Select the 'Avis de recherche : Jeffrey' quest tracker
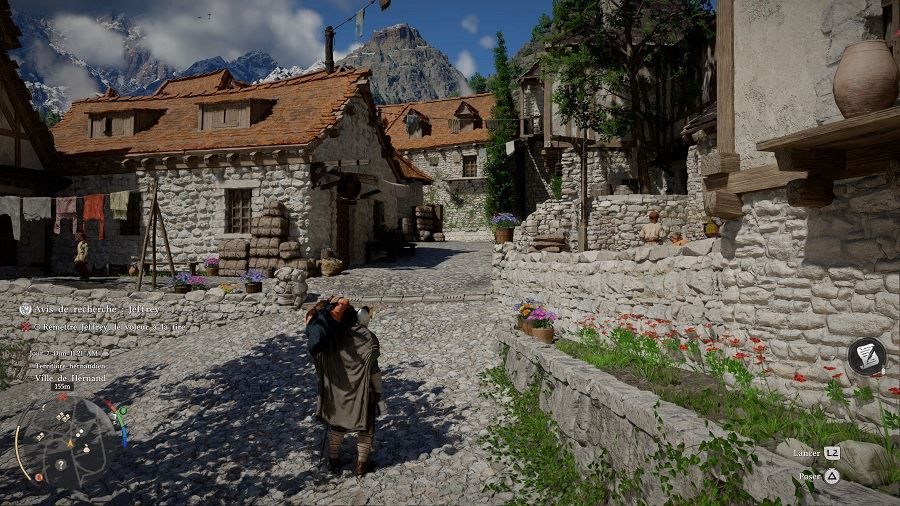900x506 pixels. (96, 310)
